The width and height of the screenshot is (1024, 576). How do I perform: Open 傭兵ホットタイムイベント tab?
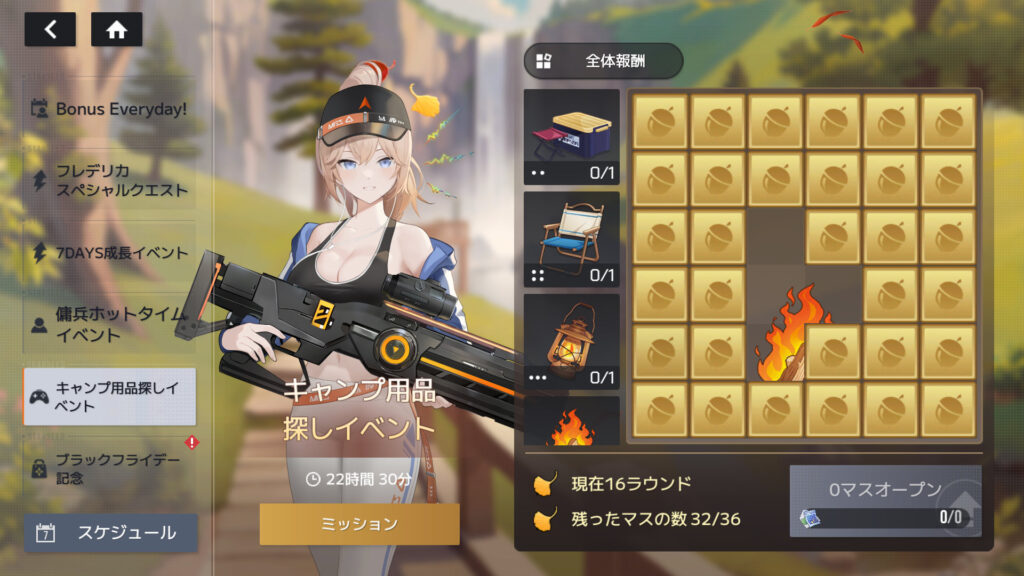[x=110, y=324]
